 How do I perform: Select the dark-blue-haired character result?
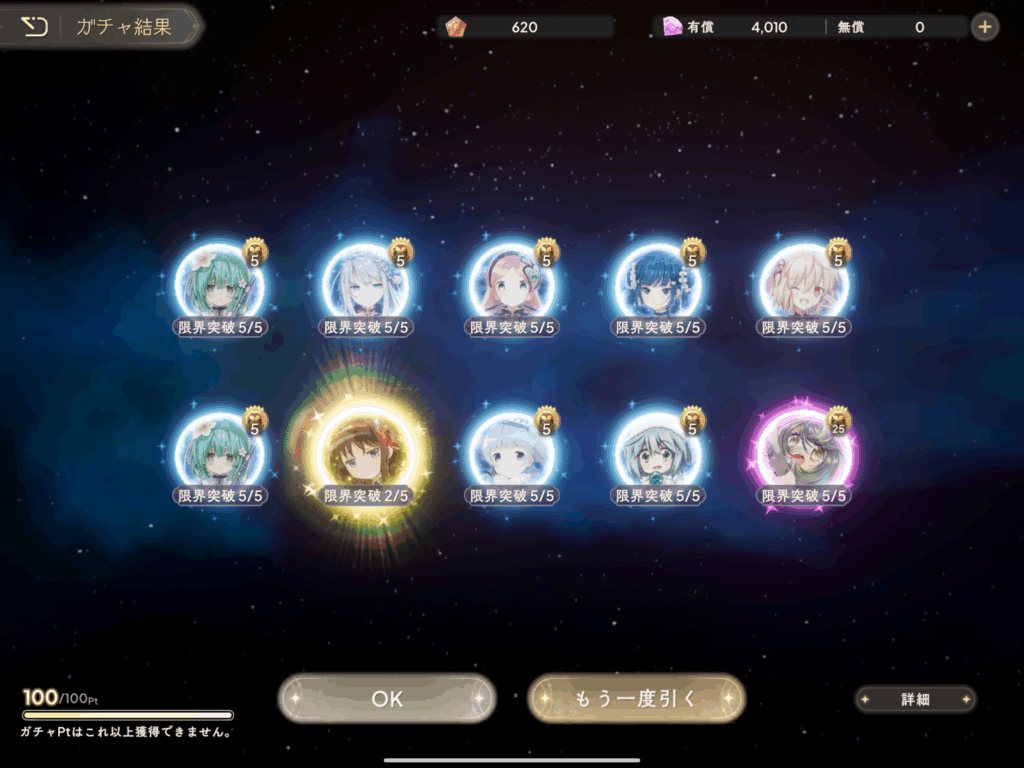[x=657, y=284]
